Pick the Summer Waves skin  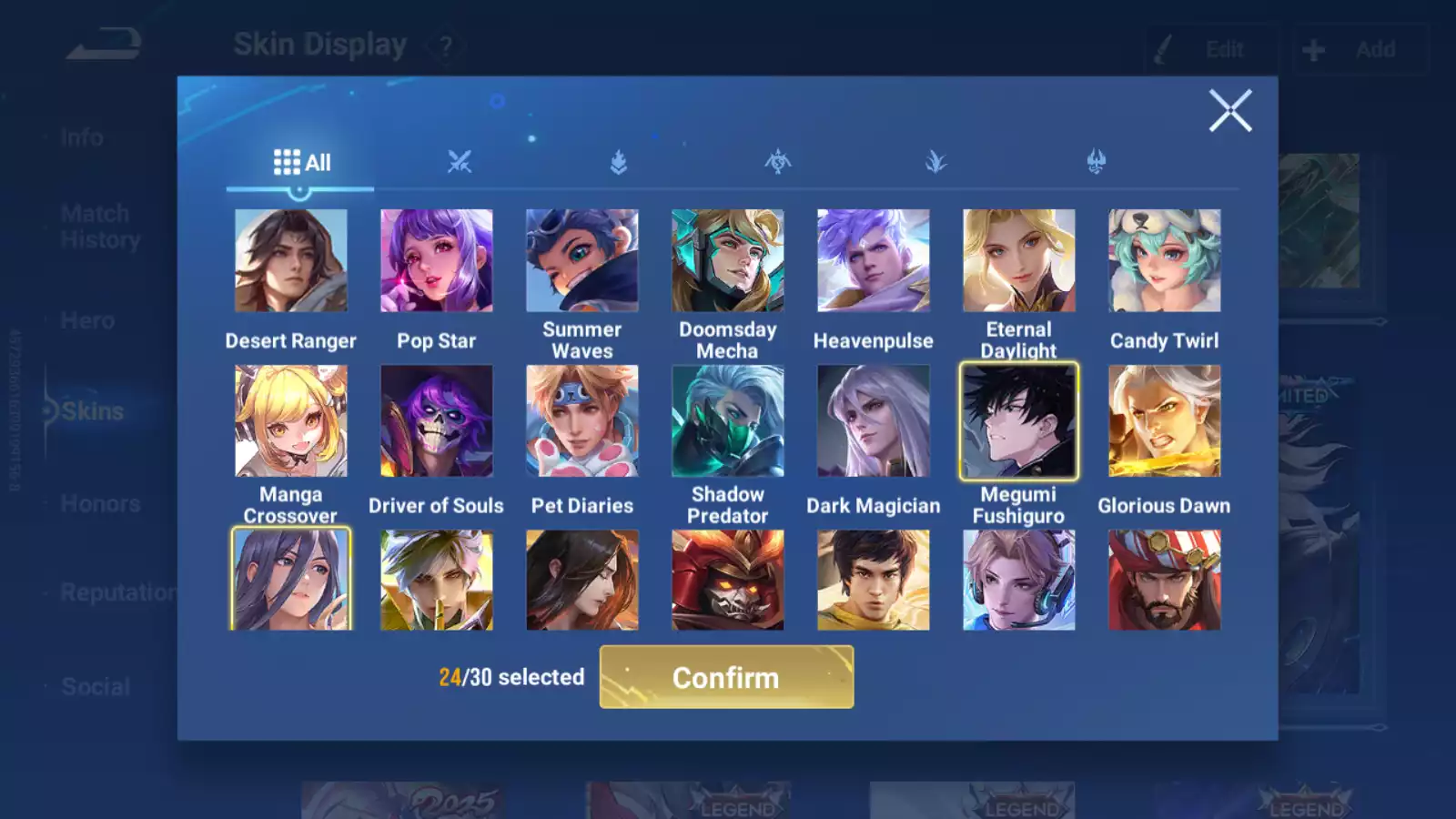tap(581, 261)
